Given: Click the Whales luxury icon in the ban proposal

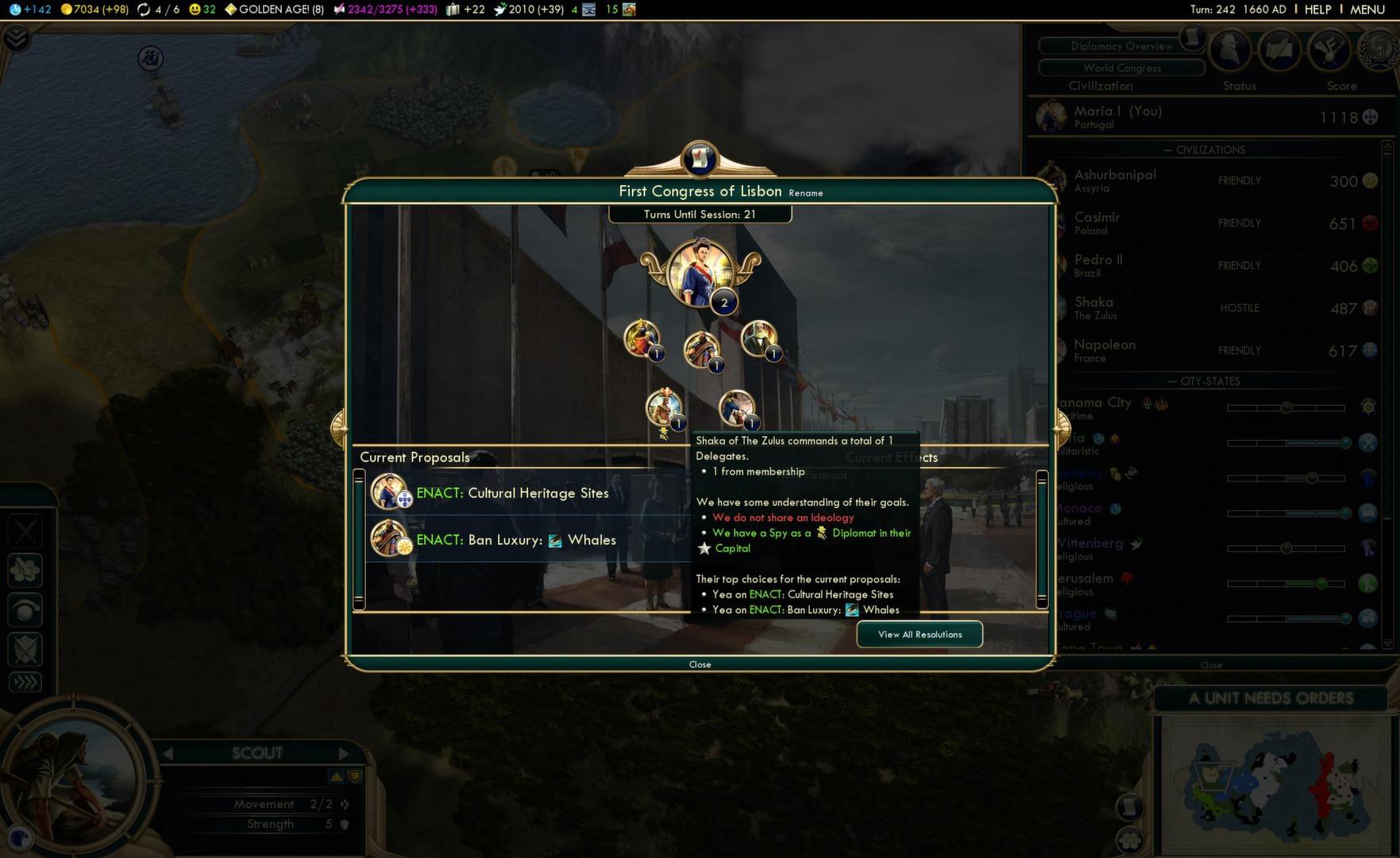Looking at the screenshot, I should pos(553,539).
